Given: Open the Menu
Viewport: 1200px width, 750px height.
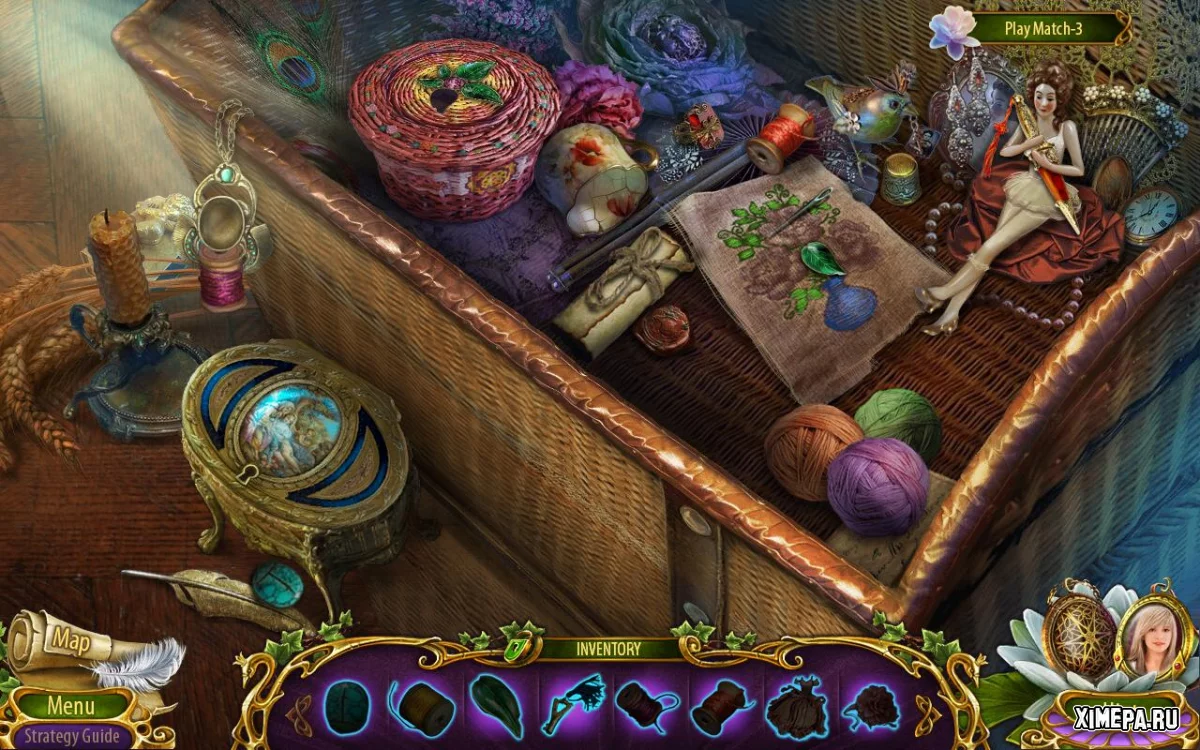Looking at the screenshot, I should click(71, 705).
